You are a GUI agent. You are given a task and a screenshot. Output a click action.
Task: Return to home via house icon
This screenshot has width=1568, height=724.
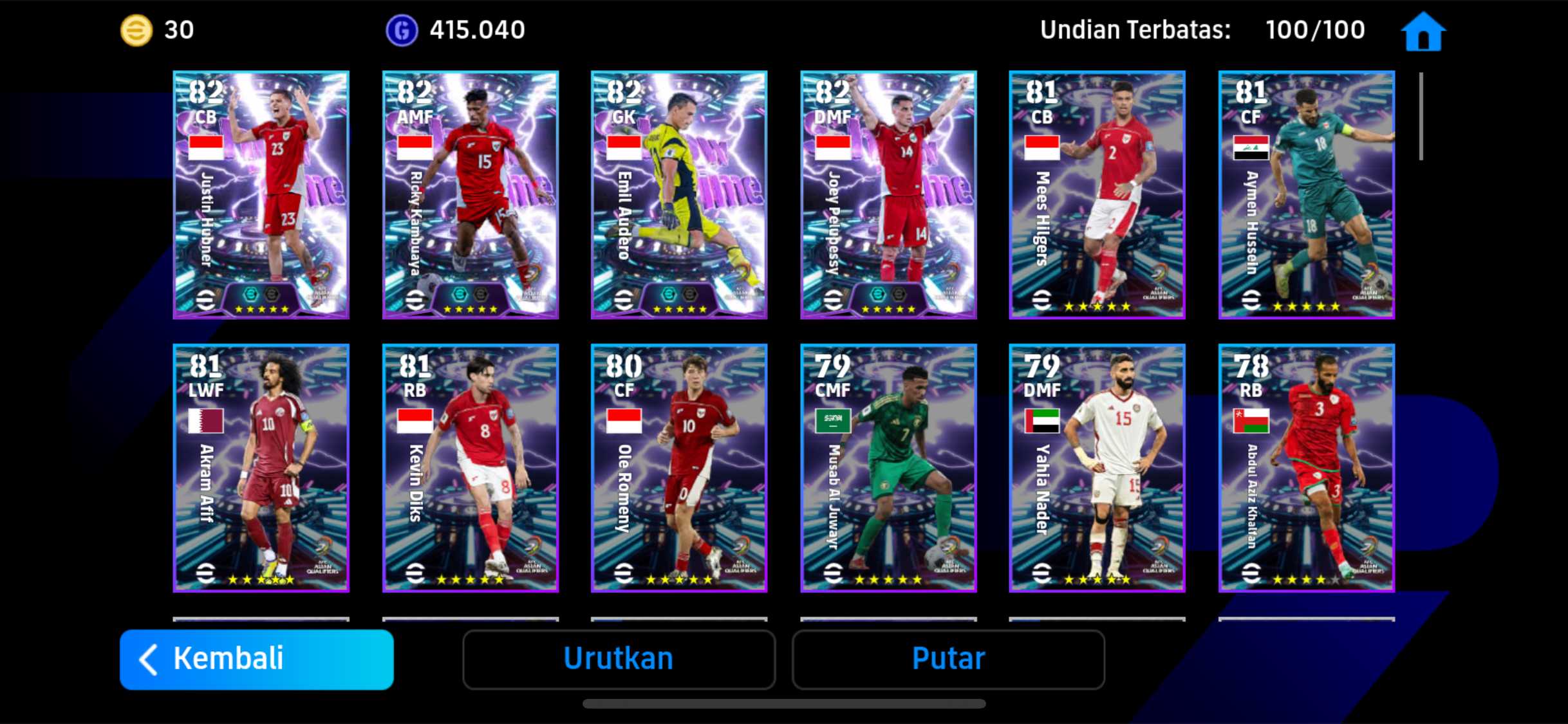click(x=1423, y=31)
